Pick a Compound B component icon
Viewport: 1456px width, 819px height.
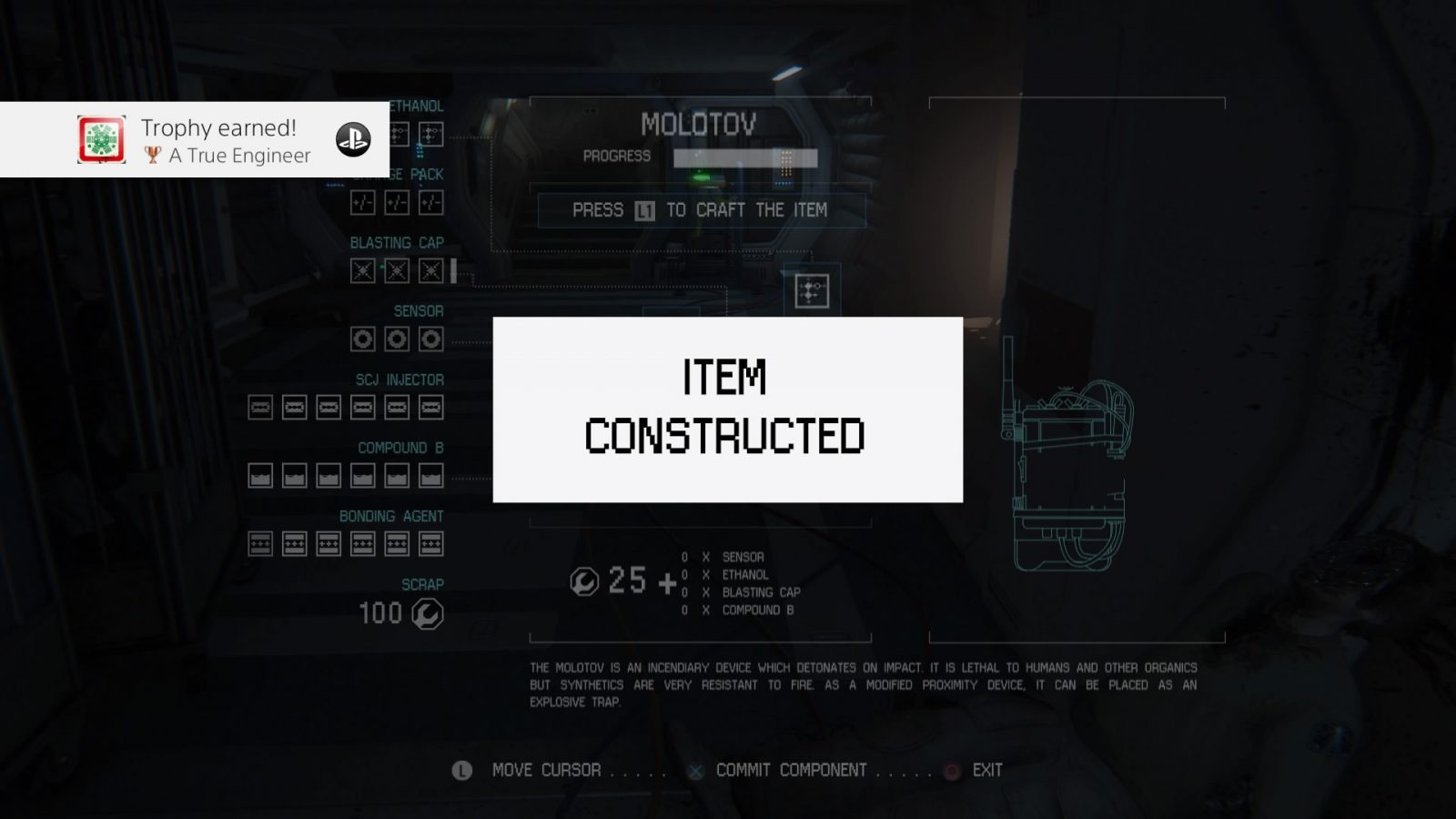pyautogui.click(x=363, y=474)
